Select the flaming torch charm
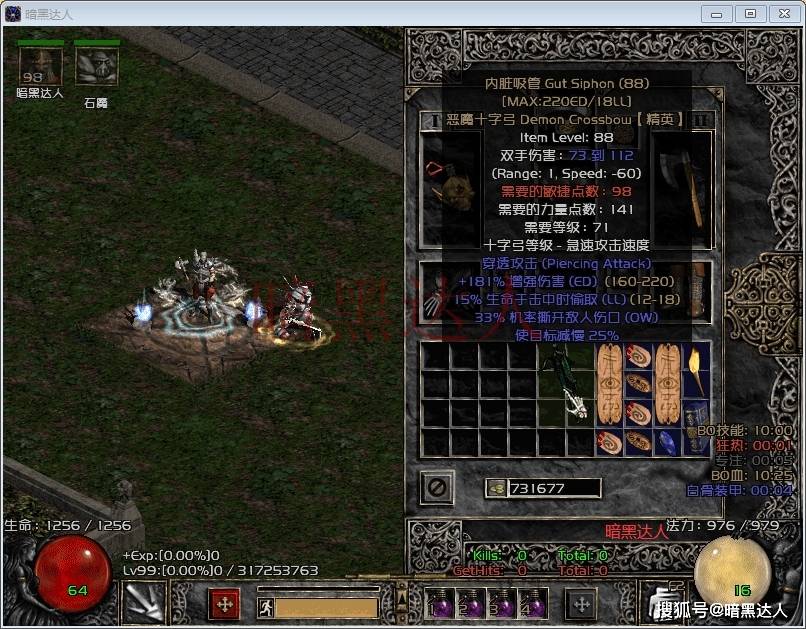Screen dimensions: 806x629 coord(695,370)
